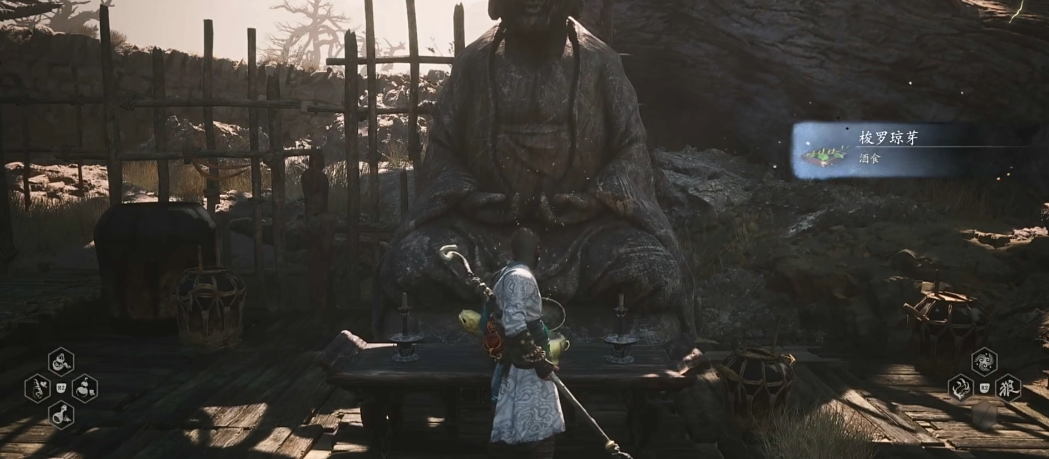This screenshot has height=459, width=1049.
Task: Use the heart medicine item slot
Action: coord(38,387)
